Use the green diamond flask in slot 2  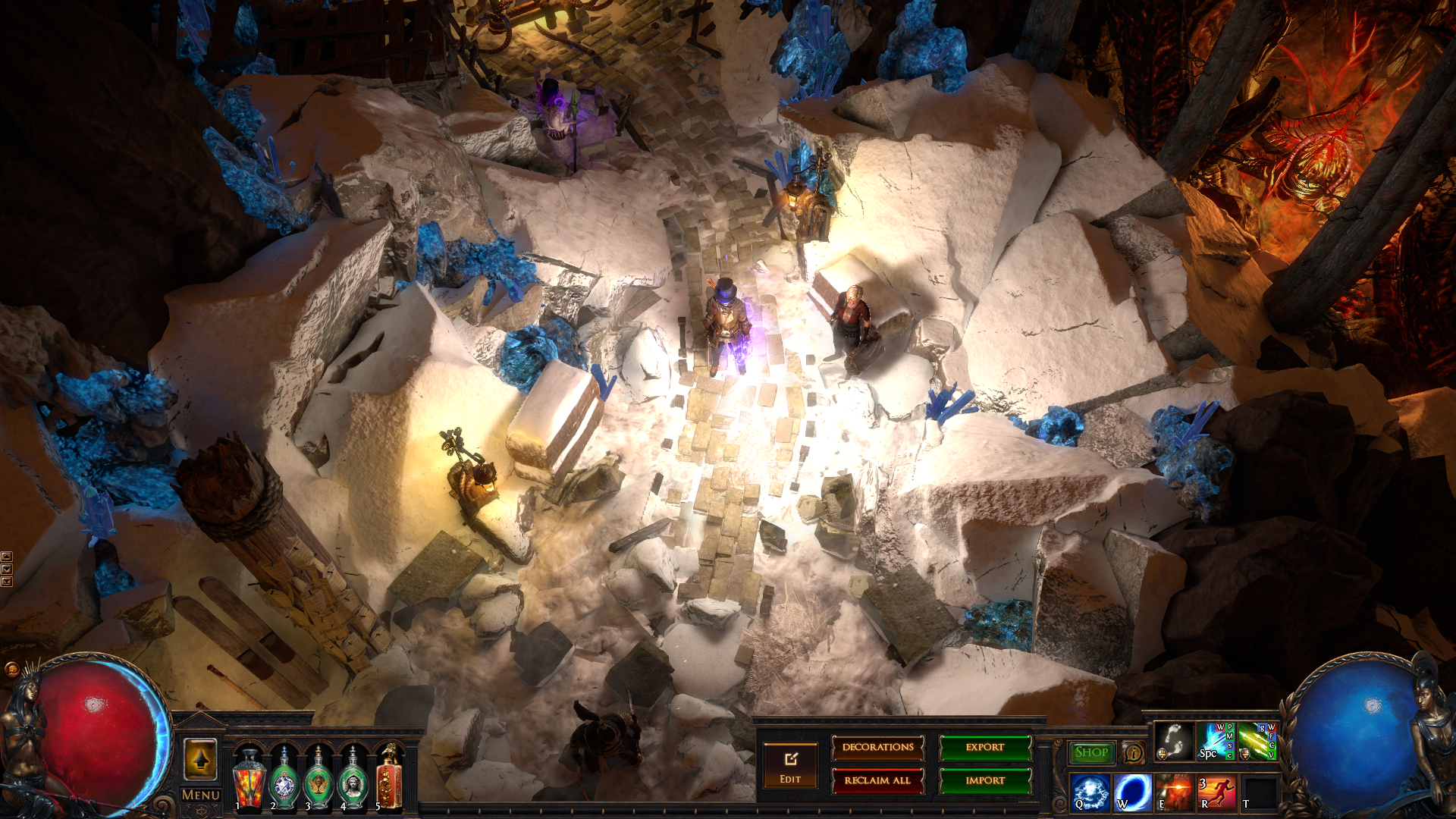[284, 779]
